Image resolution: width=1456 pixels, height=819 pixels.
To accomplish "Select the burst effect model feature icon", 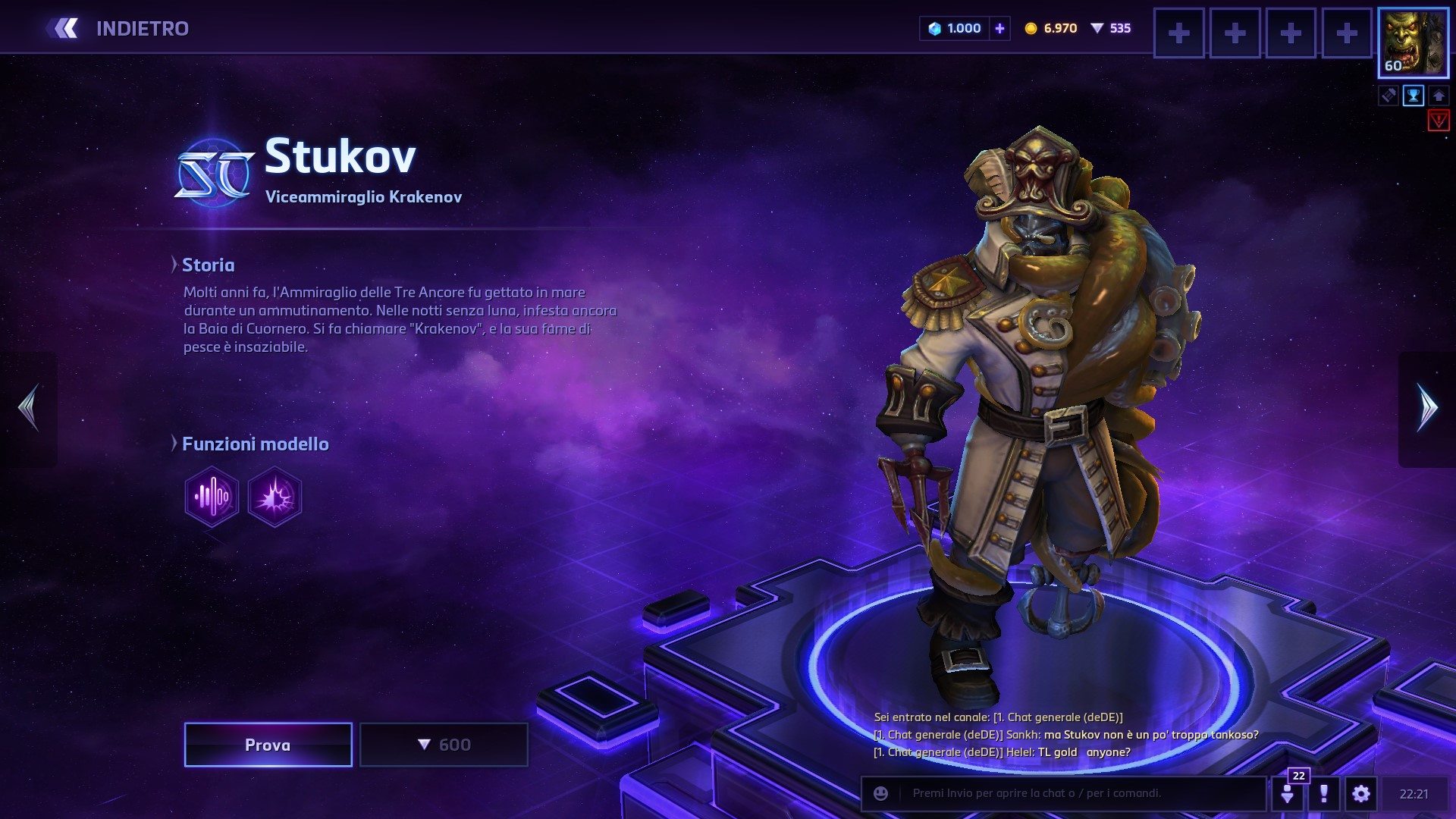I will (275, 497).
